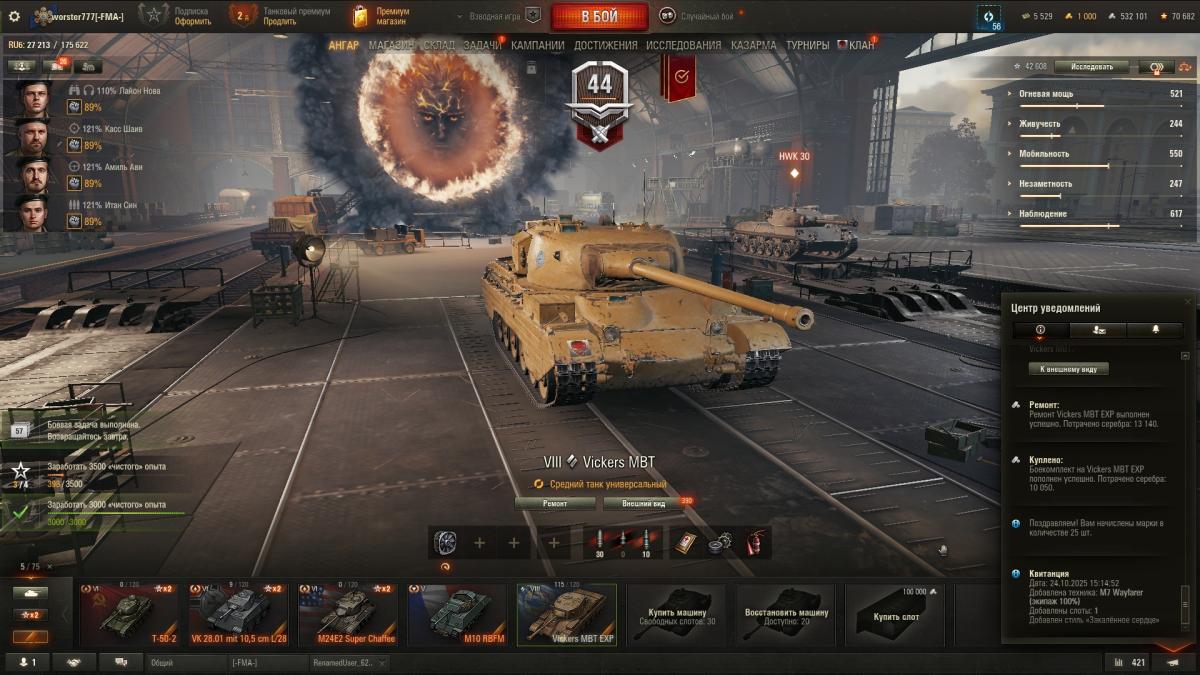Switch to the ИССЛЕДОВАНИЯ tab

click(683, 45)
